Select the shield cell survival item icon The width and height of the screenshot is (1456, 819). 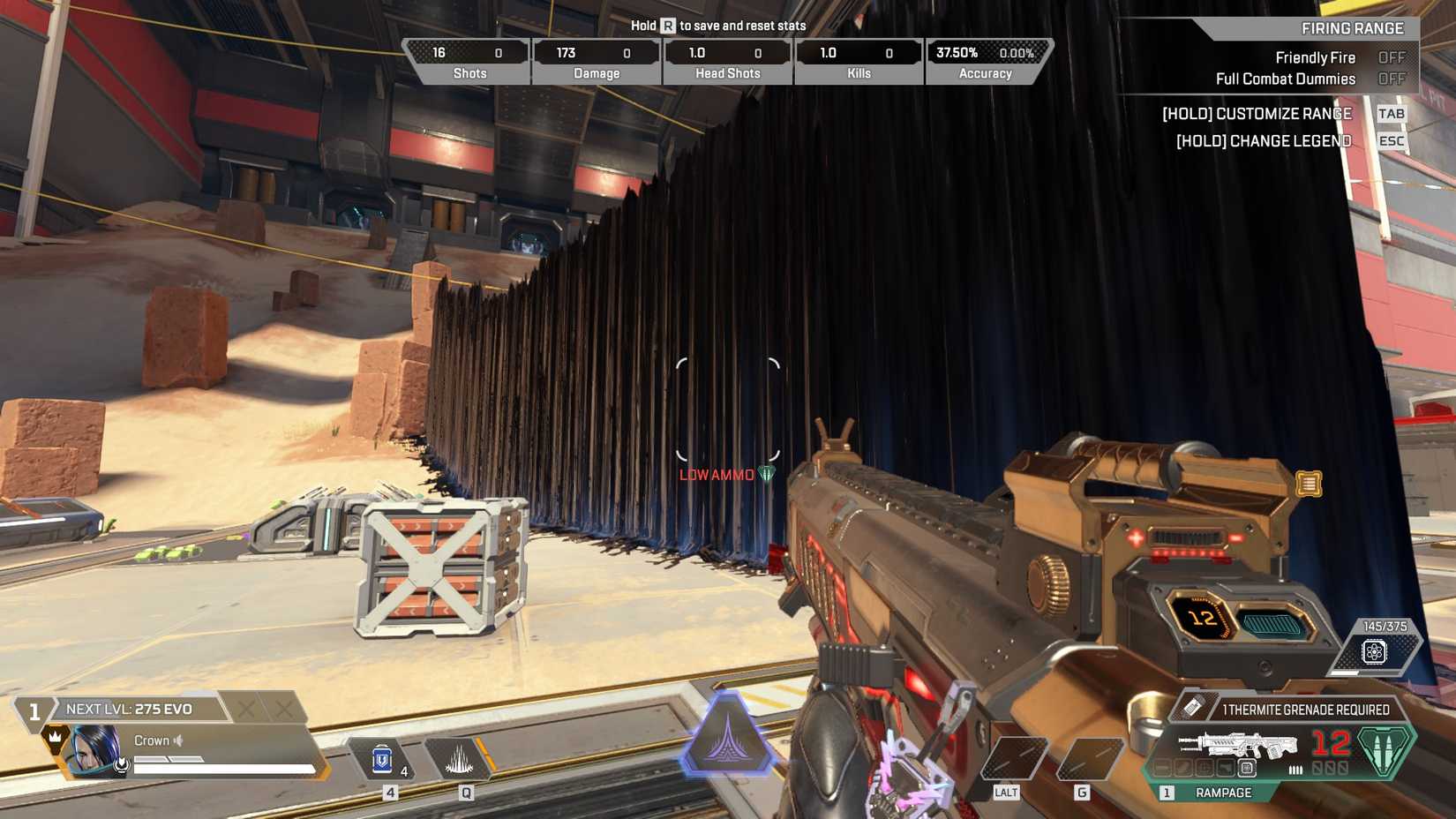click(384, 761)
